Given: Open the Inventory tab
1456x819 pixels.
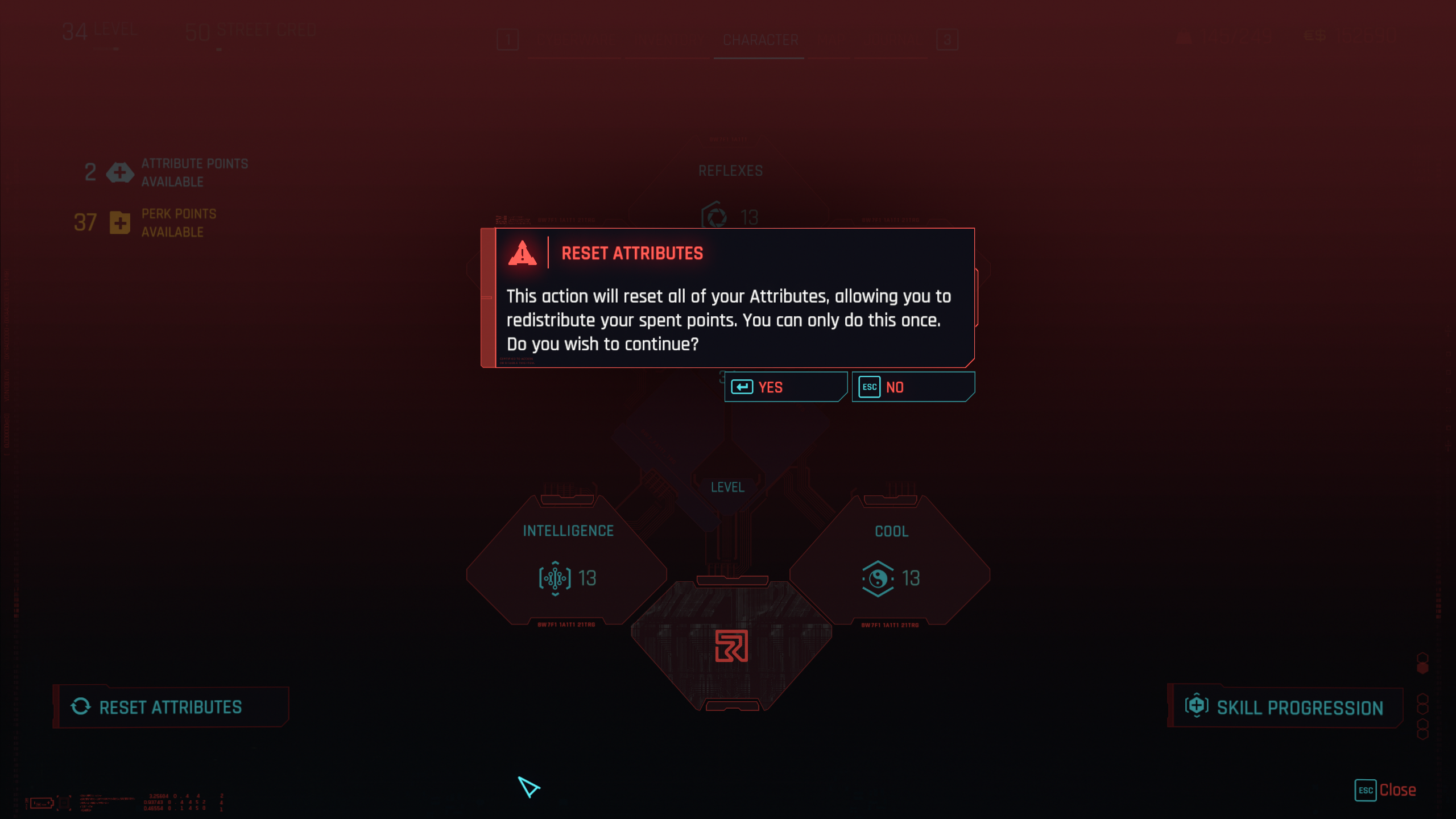Looking at the screenshot, I should (668, 40).
